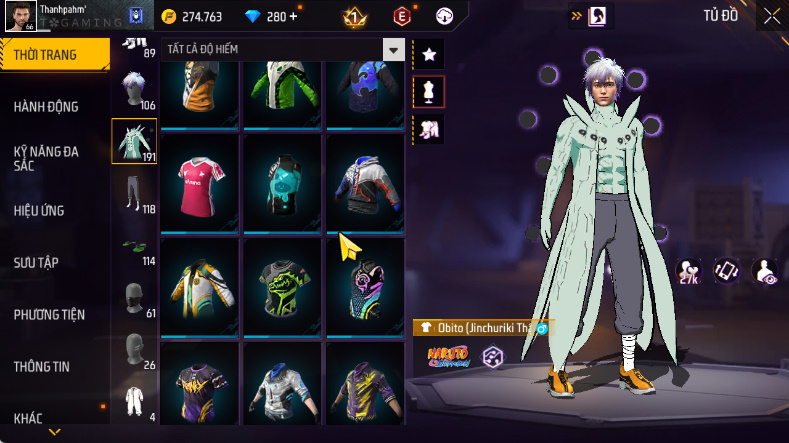Switch to Hành Động section
The image size is (789, 443).
[46, 107]
